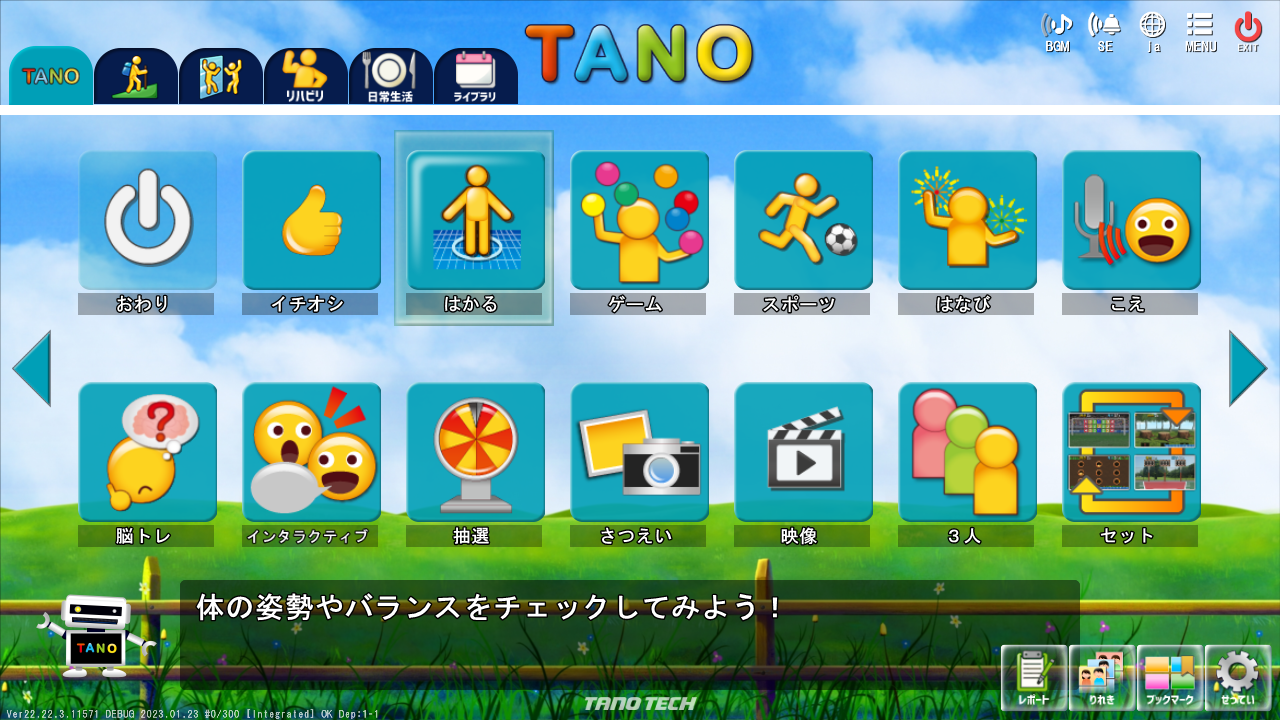Show next page with right arrow

(1247, 368)
